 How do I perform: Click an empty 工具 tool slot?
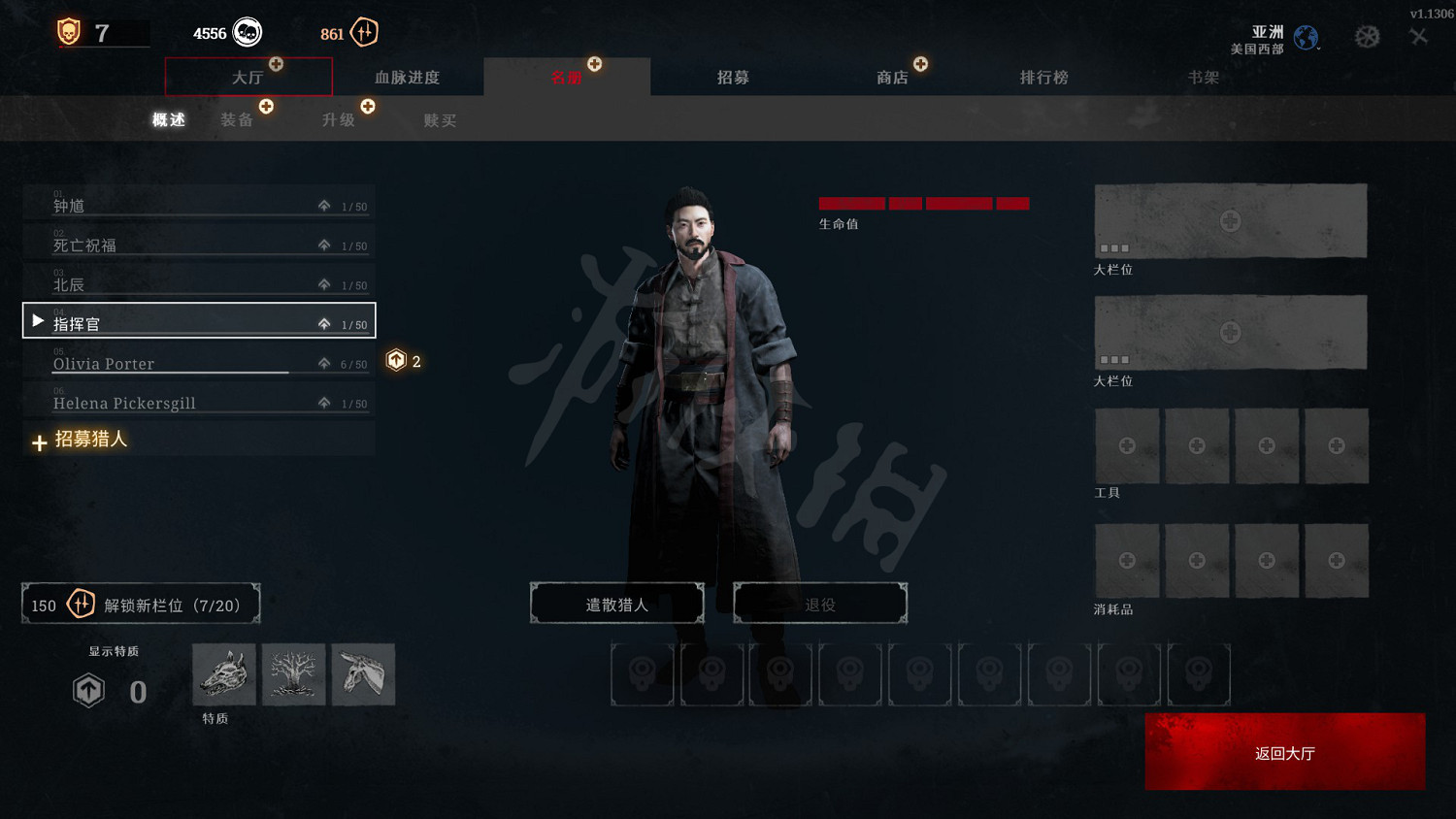[x=1127, y=445]
